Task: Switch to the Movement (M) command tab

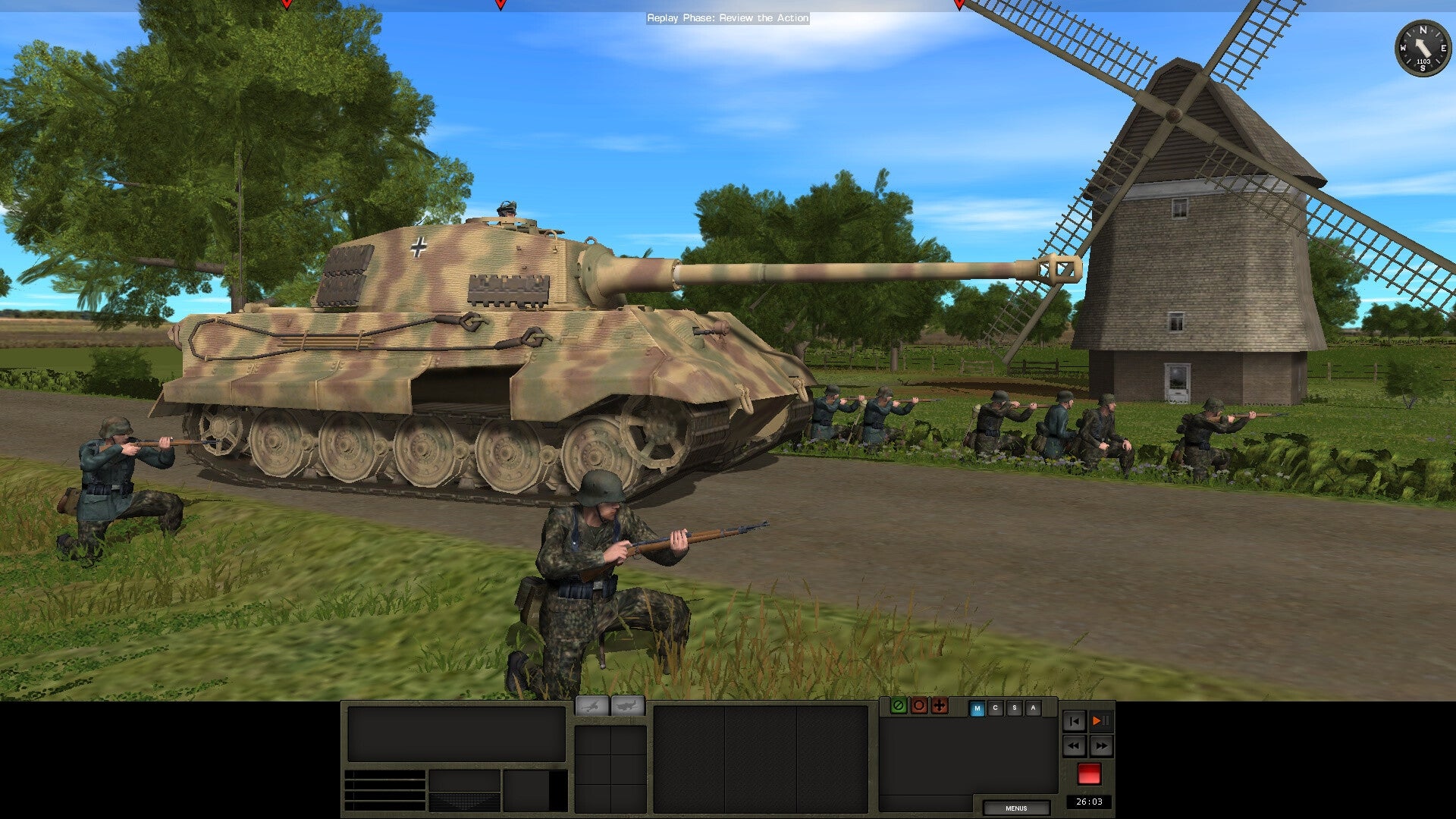Action: pyautogui.click(x=977, y=707)
